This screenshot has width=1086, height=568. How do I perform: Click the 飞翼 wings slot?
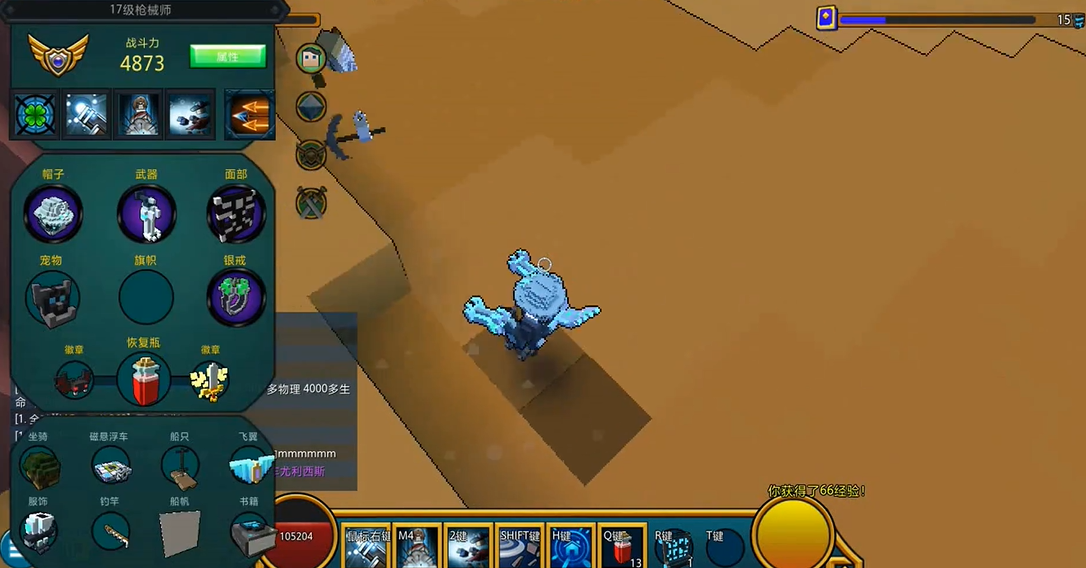pos(249,466)
